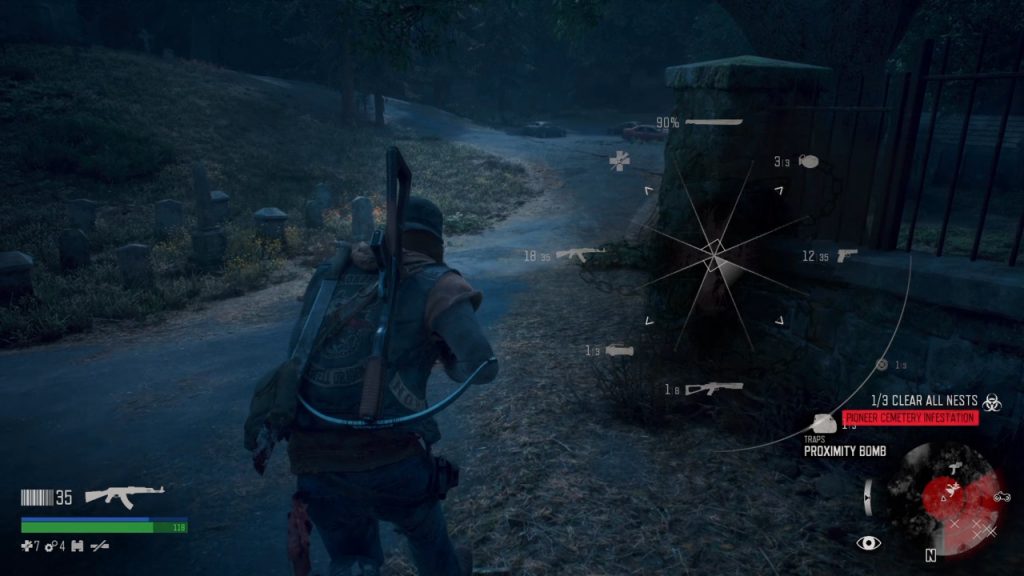Toggle the eye visibility indicator
The height and width of the screenshot is (576, 1024).
click(x=868, y=543)
